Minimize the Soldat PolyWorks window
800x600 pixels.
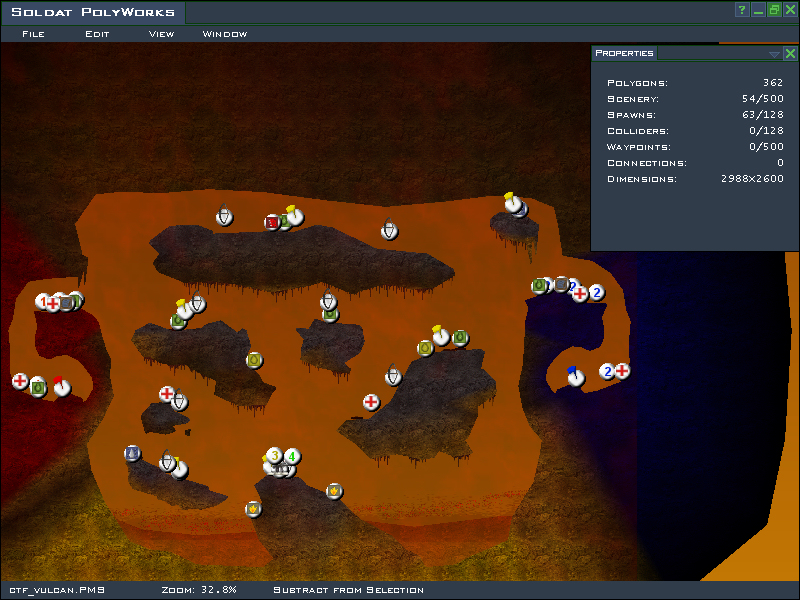[x=759, y=10]
